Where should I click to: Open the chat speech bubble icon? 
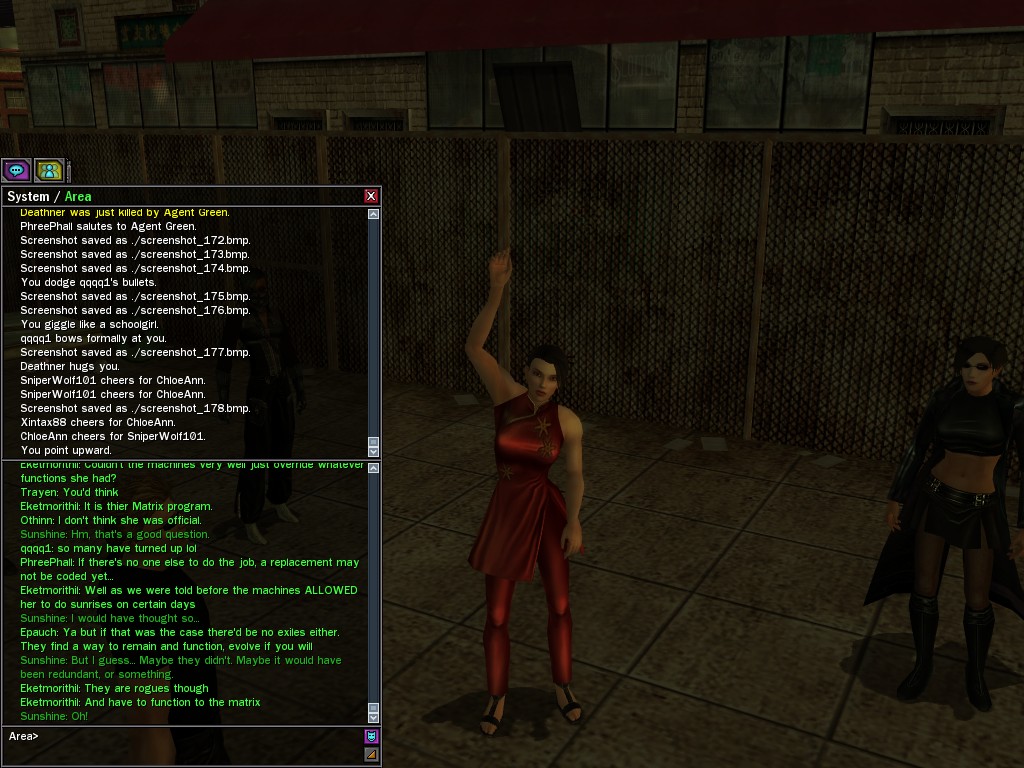pos(16,170)
